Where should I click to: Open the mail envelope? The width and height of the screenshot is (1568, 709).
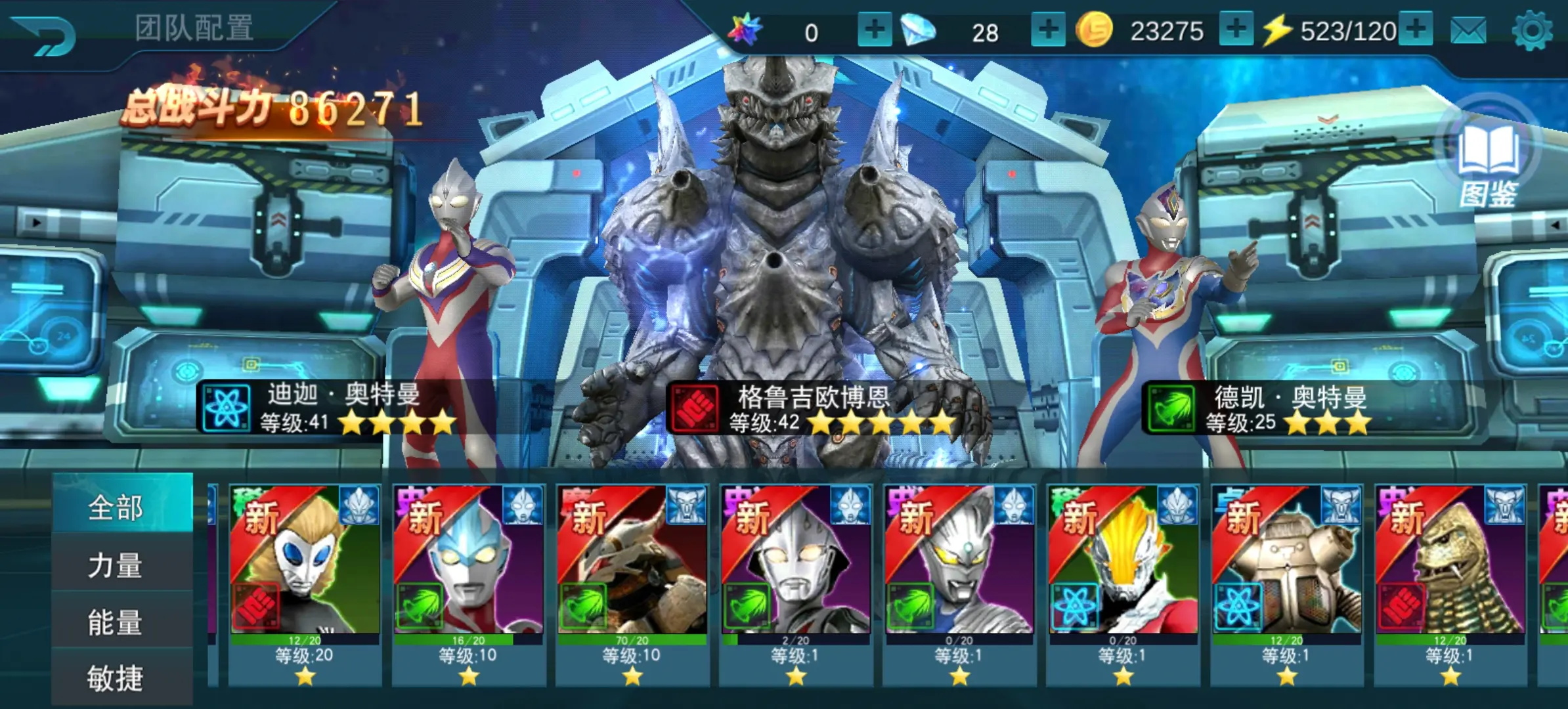pyautogui.click(x=1468, y=31)
